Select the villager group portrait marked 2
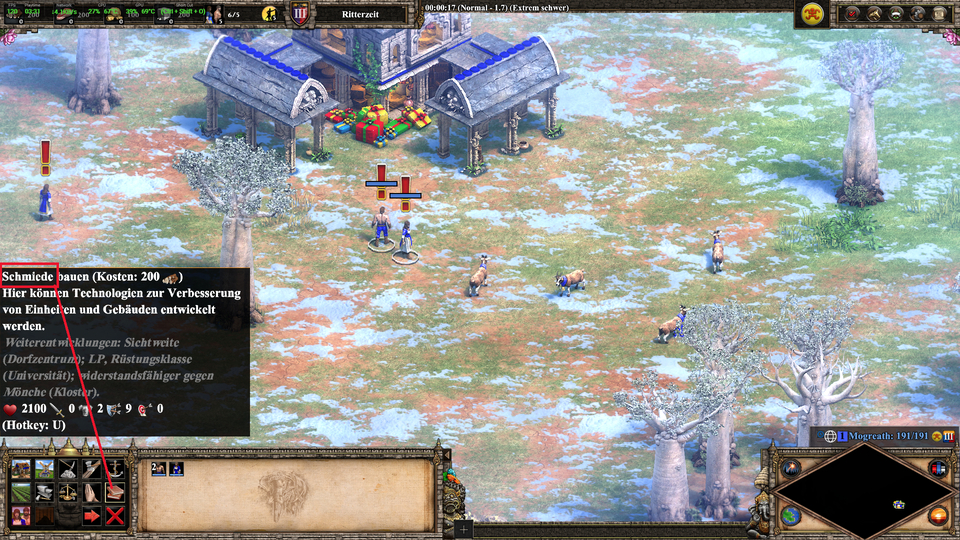The image size is (960, 540). point(158,468)
